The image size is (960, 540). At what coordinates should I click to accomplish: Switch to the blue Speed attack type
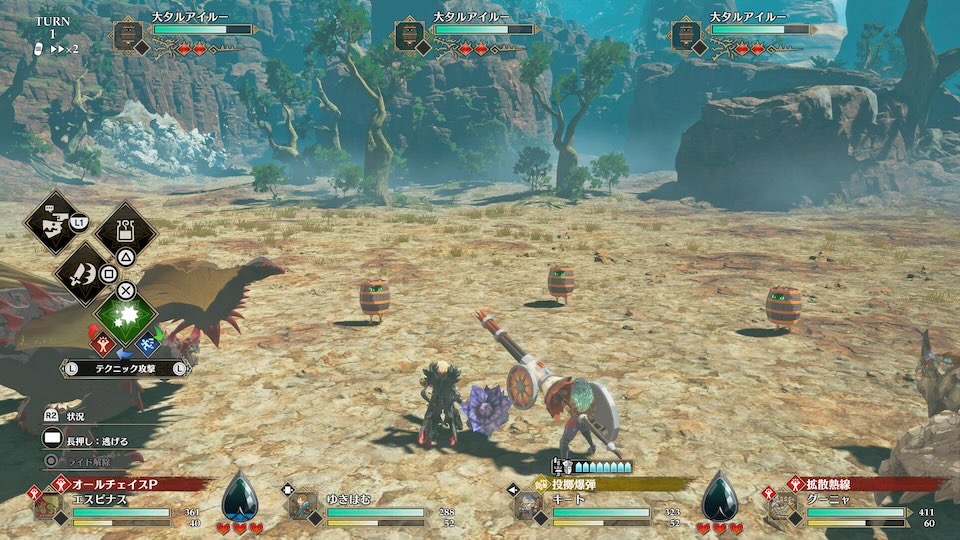click(148, 344)
